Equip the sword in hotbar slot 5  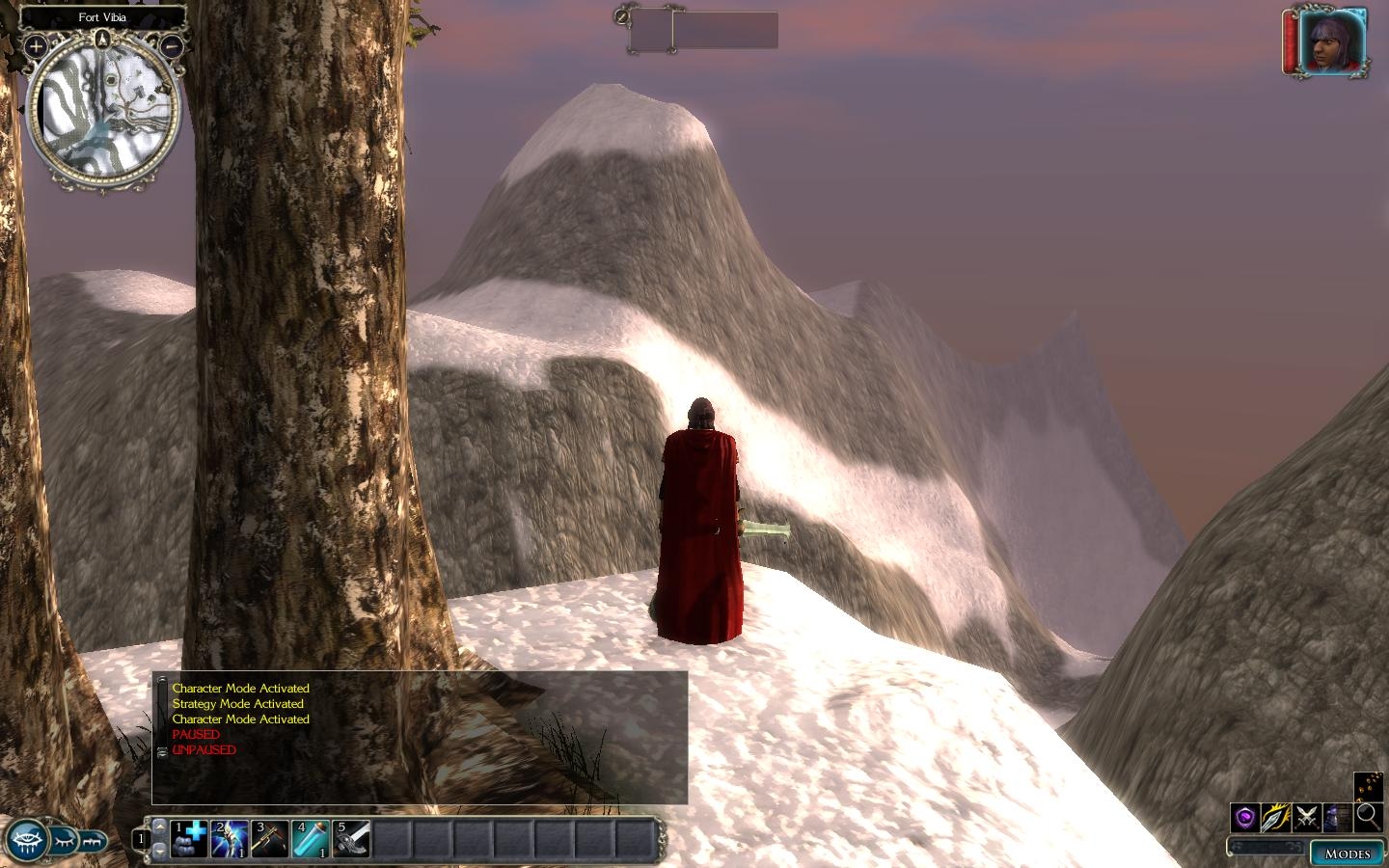point(351,838)
